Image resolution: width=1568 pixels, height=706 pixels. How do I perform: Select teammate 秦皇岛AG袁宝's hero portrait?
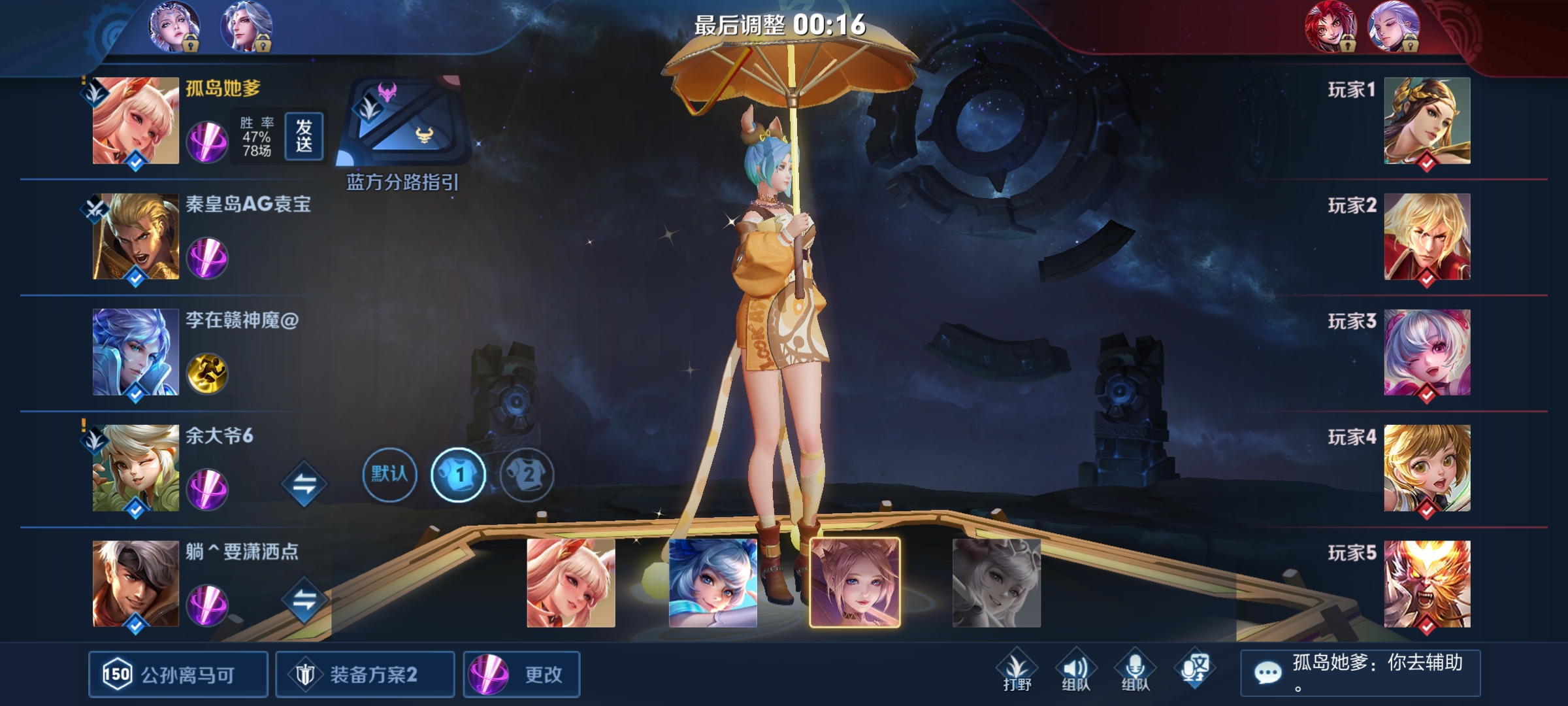(x=135, y=237)
